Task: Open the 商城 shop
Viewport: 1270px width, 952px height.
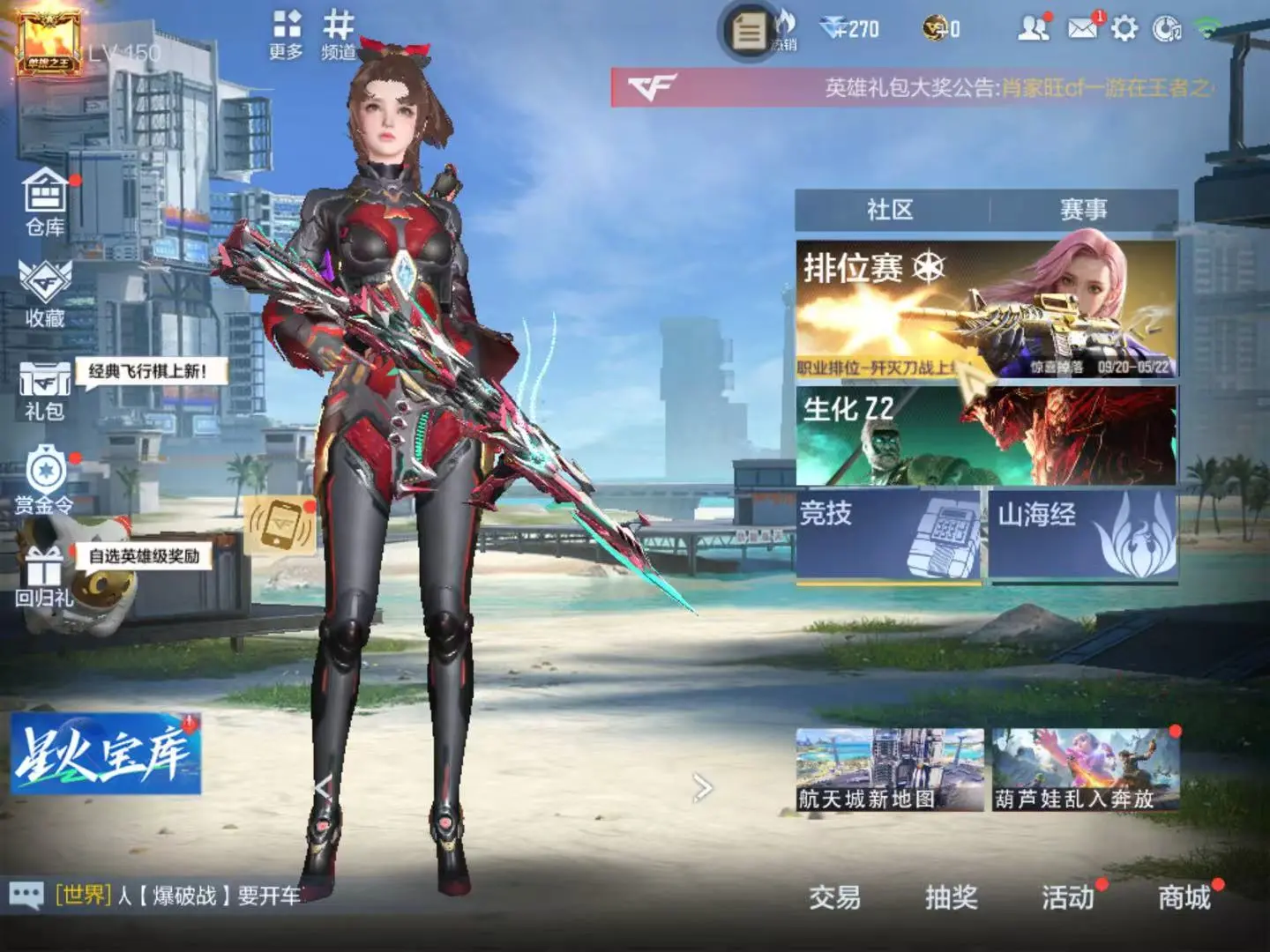Action: pos(1184,897)
